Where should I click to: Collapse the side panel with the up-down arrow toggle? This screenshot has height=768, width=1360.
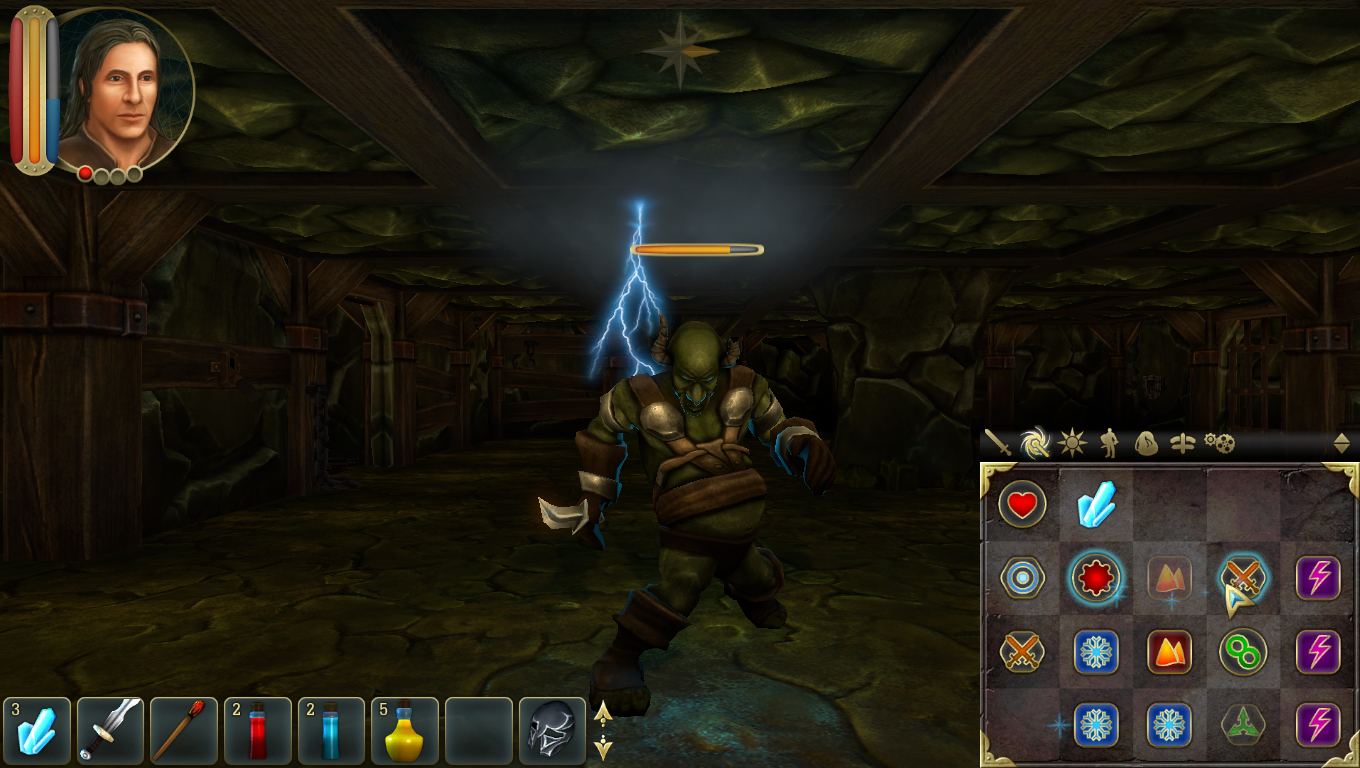pyautogui.click(x=1341, y=443)
